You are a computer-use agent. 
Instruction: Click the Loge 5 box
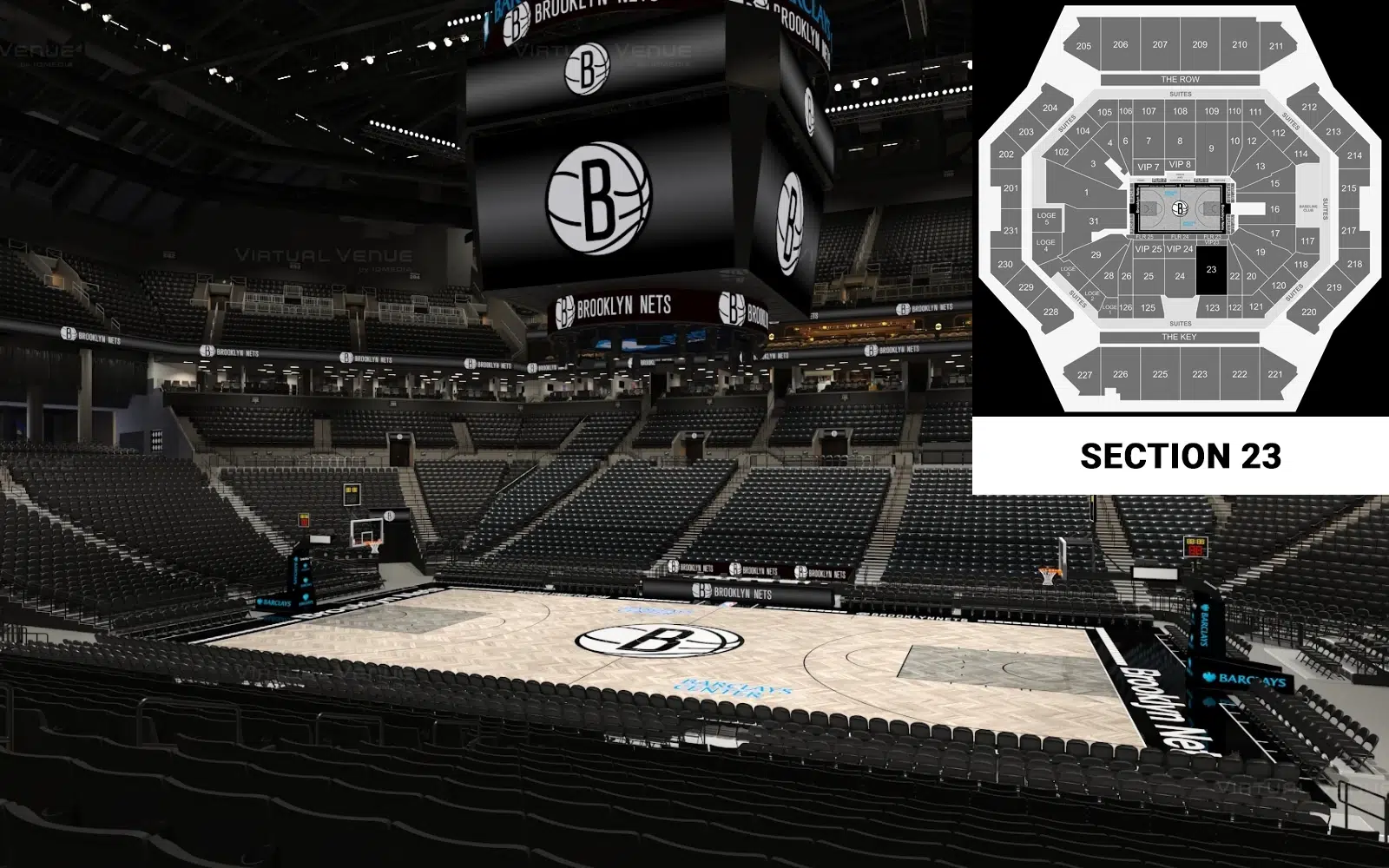tap(1046, 218)
